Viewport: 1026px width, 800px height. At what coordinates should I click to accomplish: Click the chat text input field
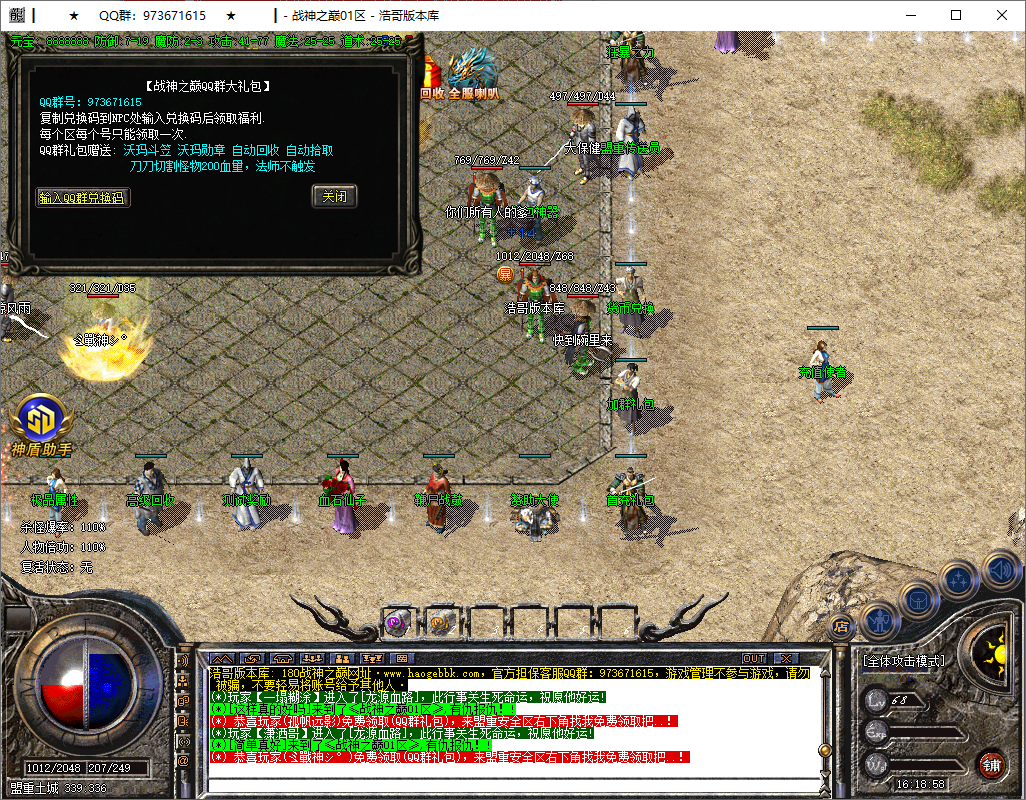pyautogui.click(x=510, y=783)
